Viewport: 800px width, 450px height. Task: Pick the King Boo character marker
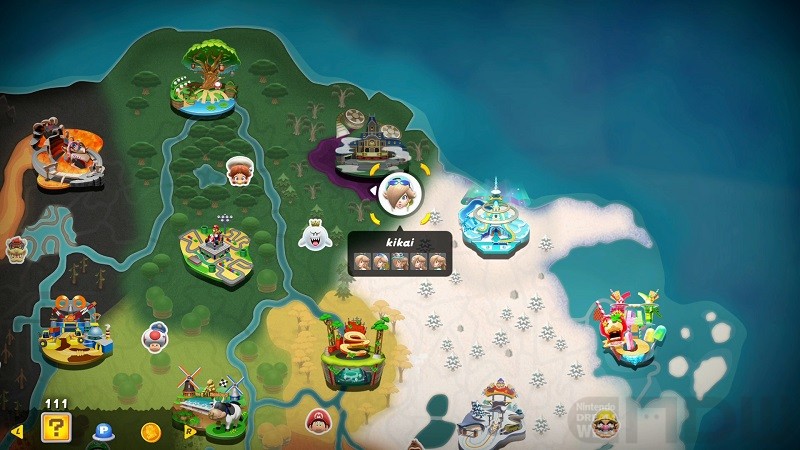[x=315, y=236]
